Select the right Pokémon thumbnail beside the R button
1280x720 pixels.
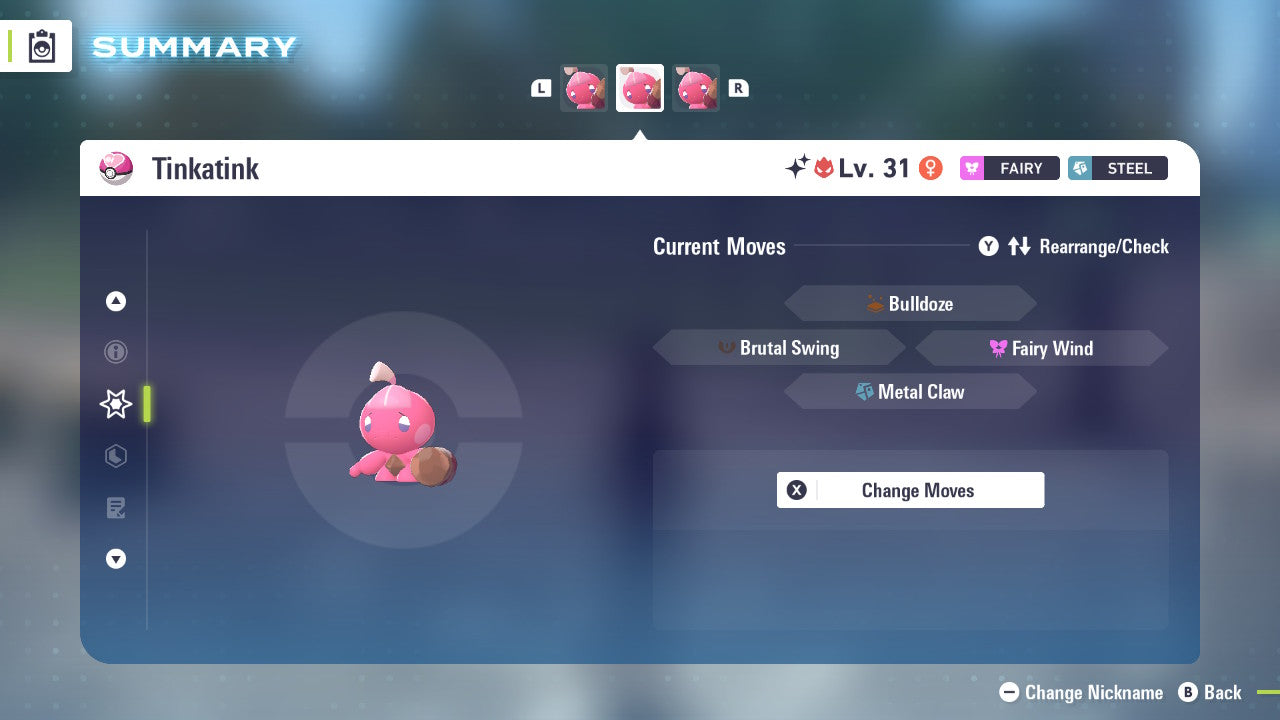click(696, 87)
